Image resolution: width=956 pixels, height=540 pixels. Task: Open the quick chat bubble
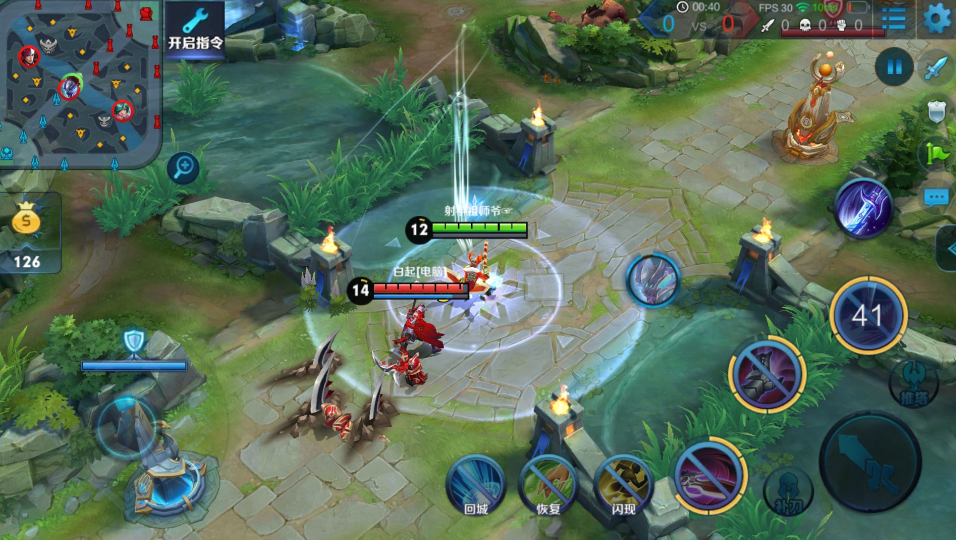point(936,196)
